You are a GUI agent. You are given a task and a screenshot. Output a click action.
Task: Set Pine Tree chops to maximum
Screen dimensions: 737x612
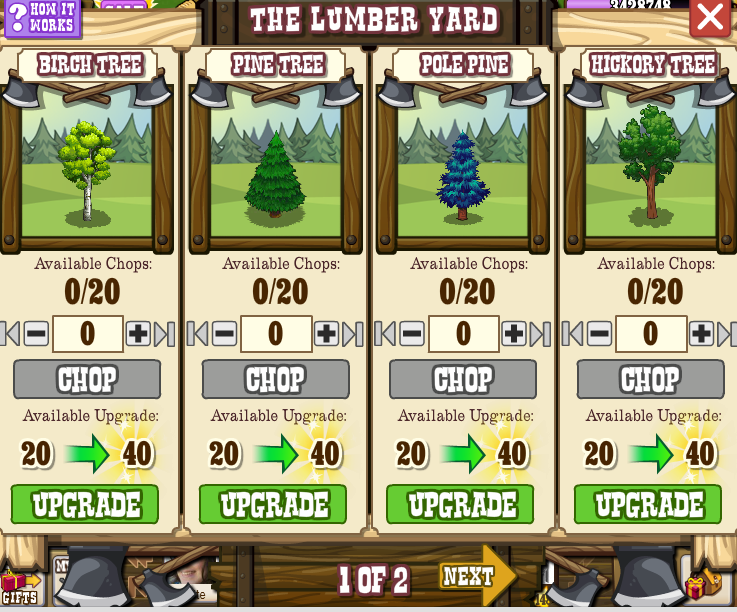tap(353, 334)
